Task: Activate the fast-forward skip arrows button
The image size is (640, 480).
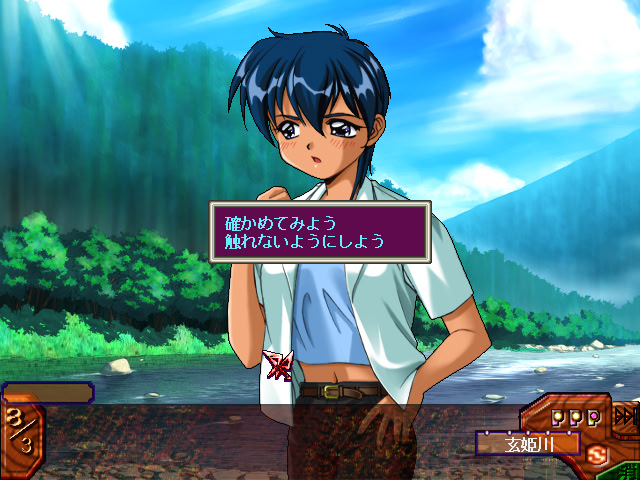Action: [x=625, y=415]
